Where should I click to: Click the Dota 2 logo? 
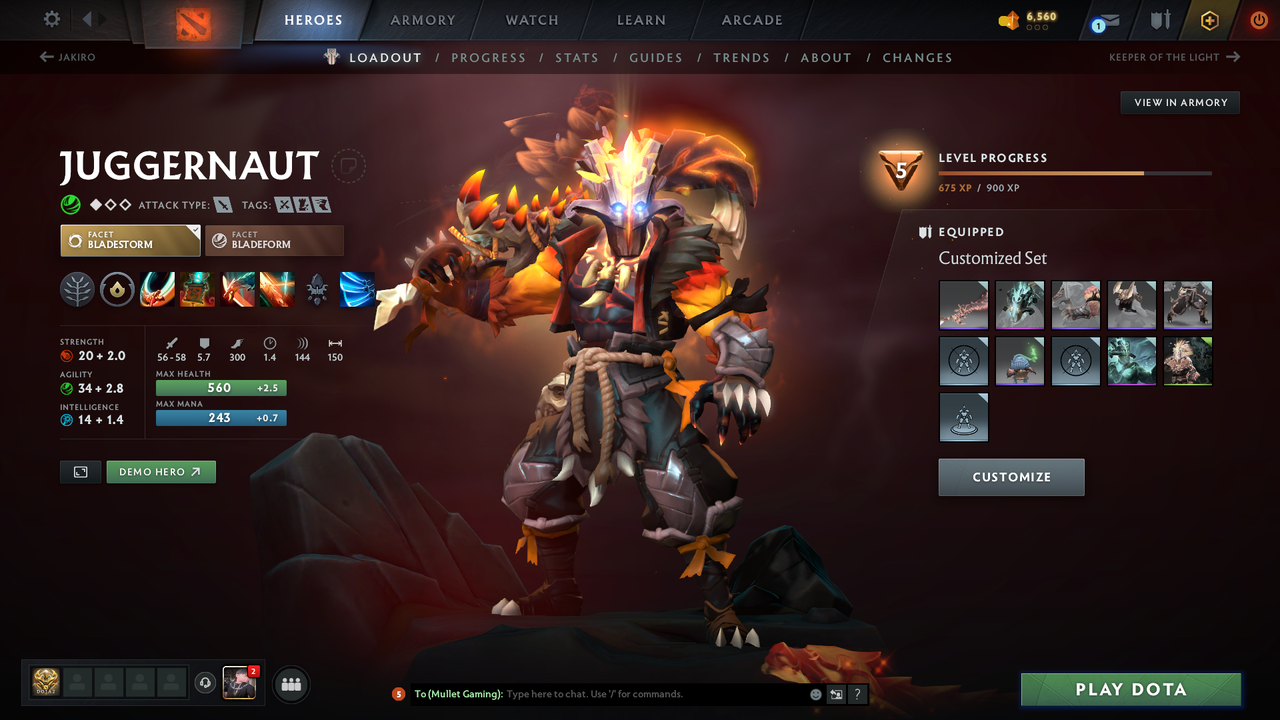193,20
